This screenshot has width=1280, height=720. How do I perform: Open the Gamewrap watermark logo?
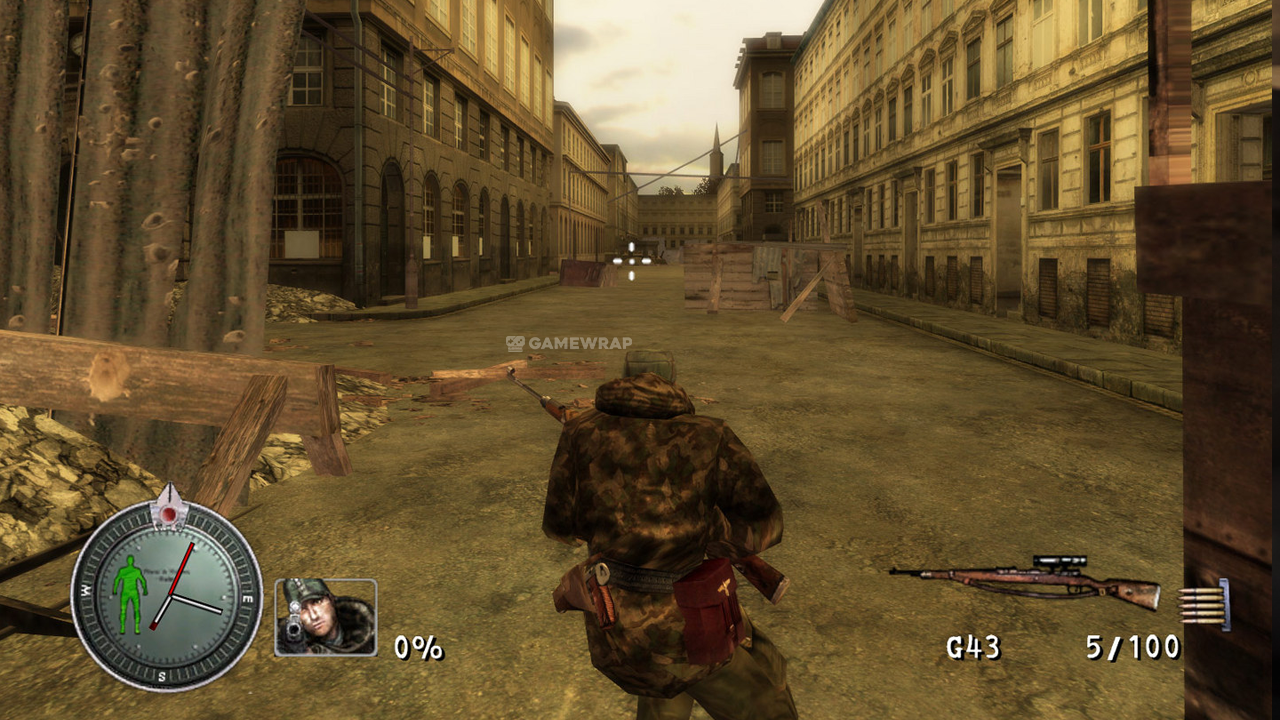coord(568,343)
